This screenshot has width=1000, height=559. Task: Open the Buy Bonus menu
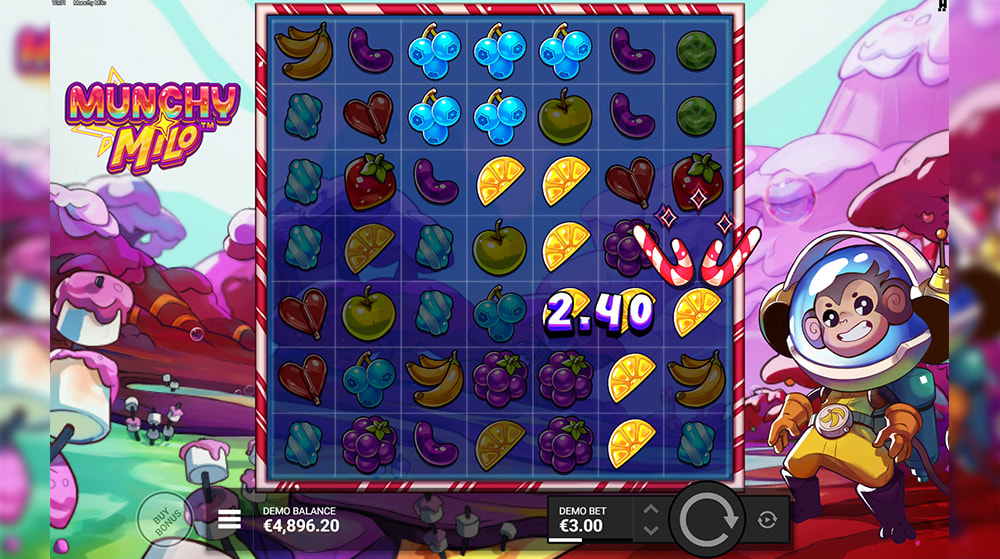(163, 518)
